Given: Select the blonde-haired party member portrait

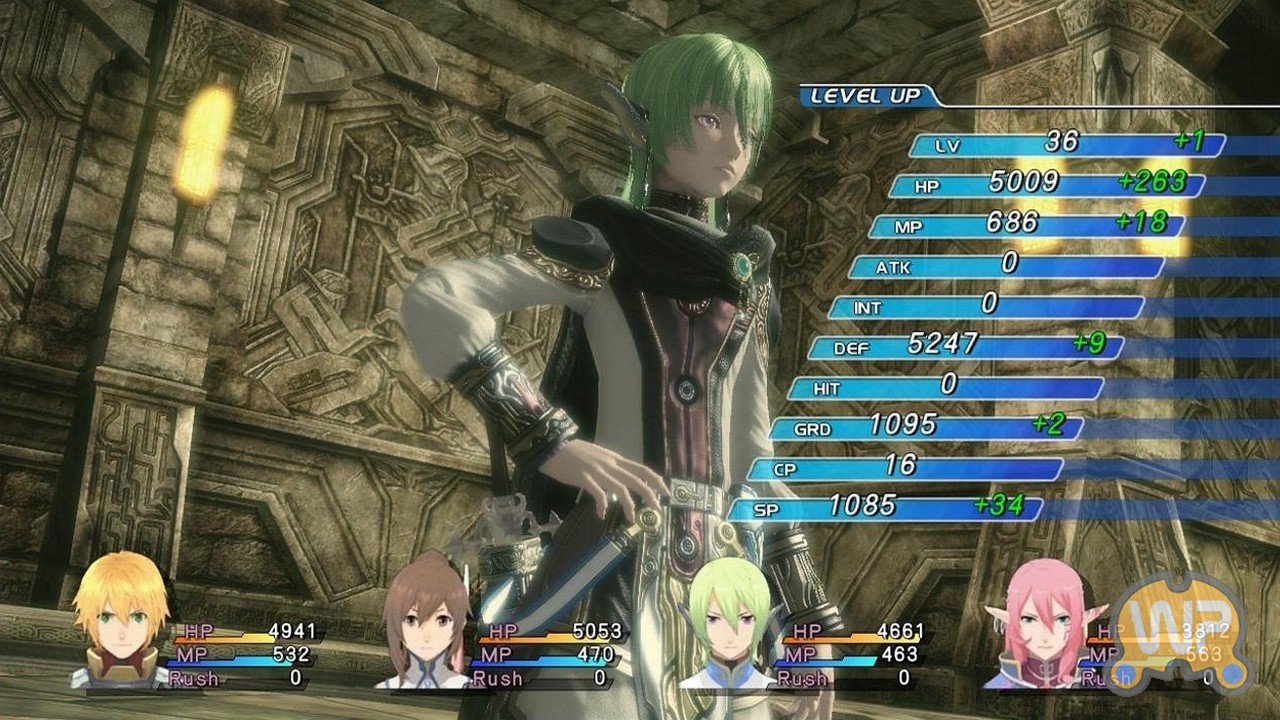Looking at the screenshot, I should coord(120,622).
